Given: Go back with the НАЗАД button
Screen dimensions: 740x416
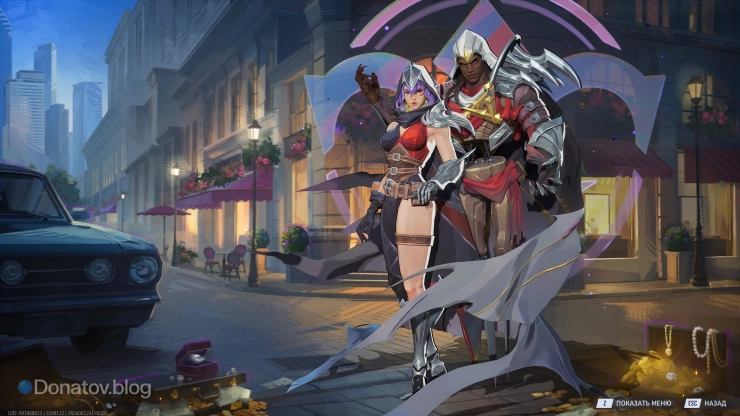Looking at the screenshot, I should (706, 403).
